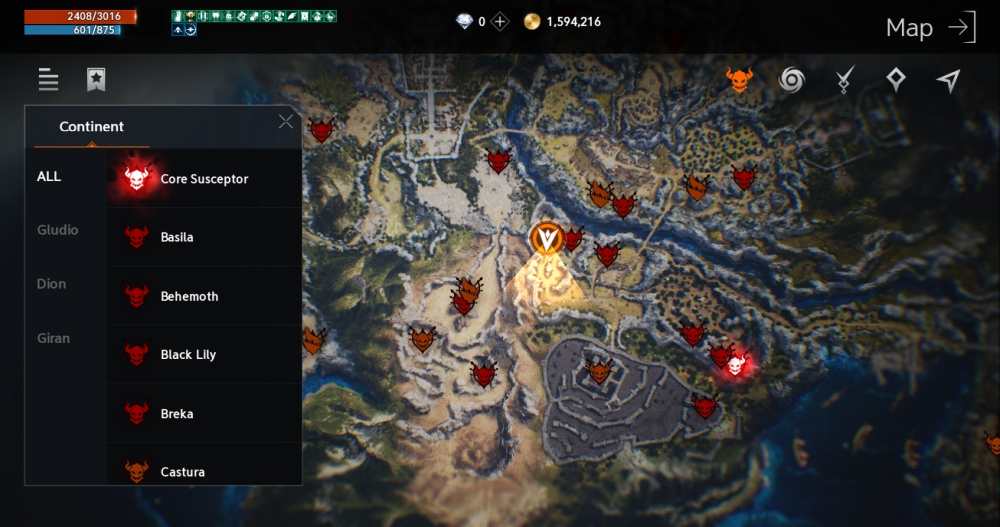
Task: Choose Castura in the boss list
Action: click(182, 471)
